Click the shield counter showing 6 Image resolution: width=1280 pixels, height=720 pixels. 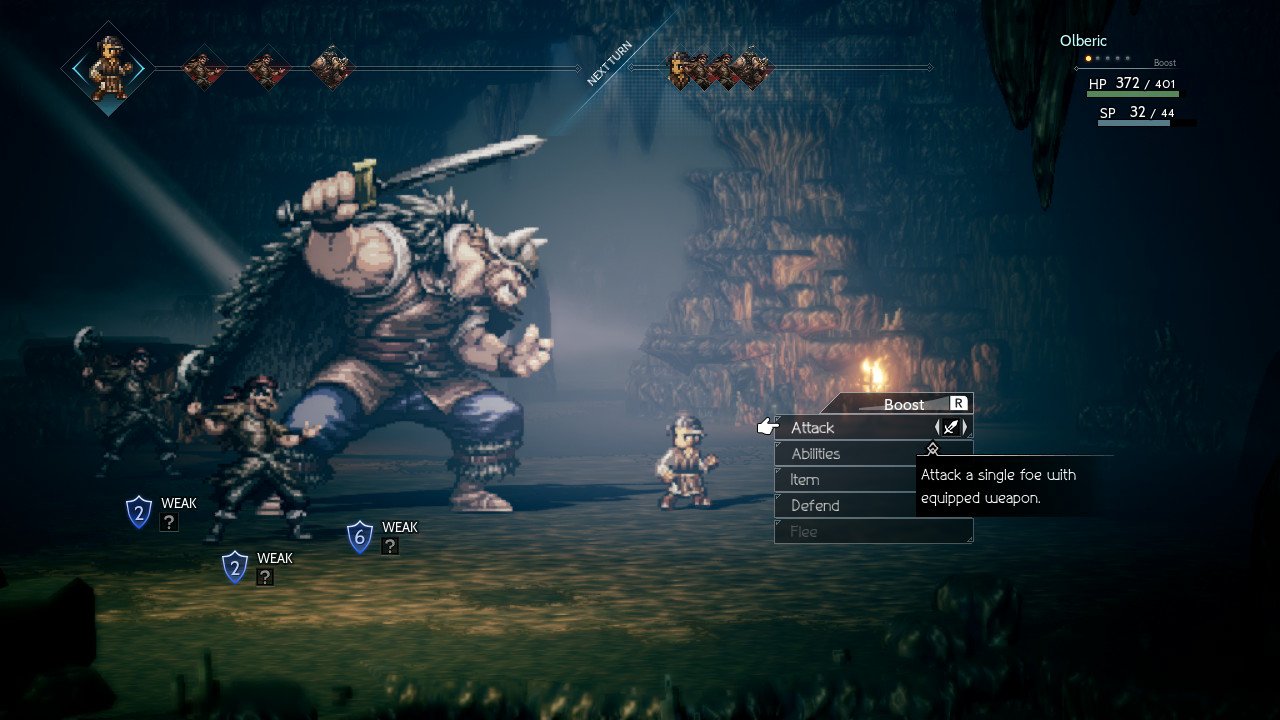360,537
